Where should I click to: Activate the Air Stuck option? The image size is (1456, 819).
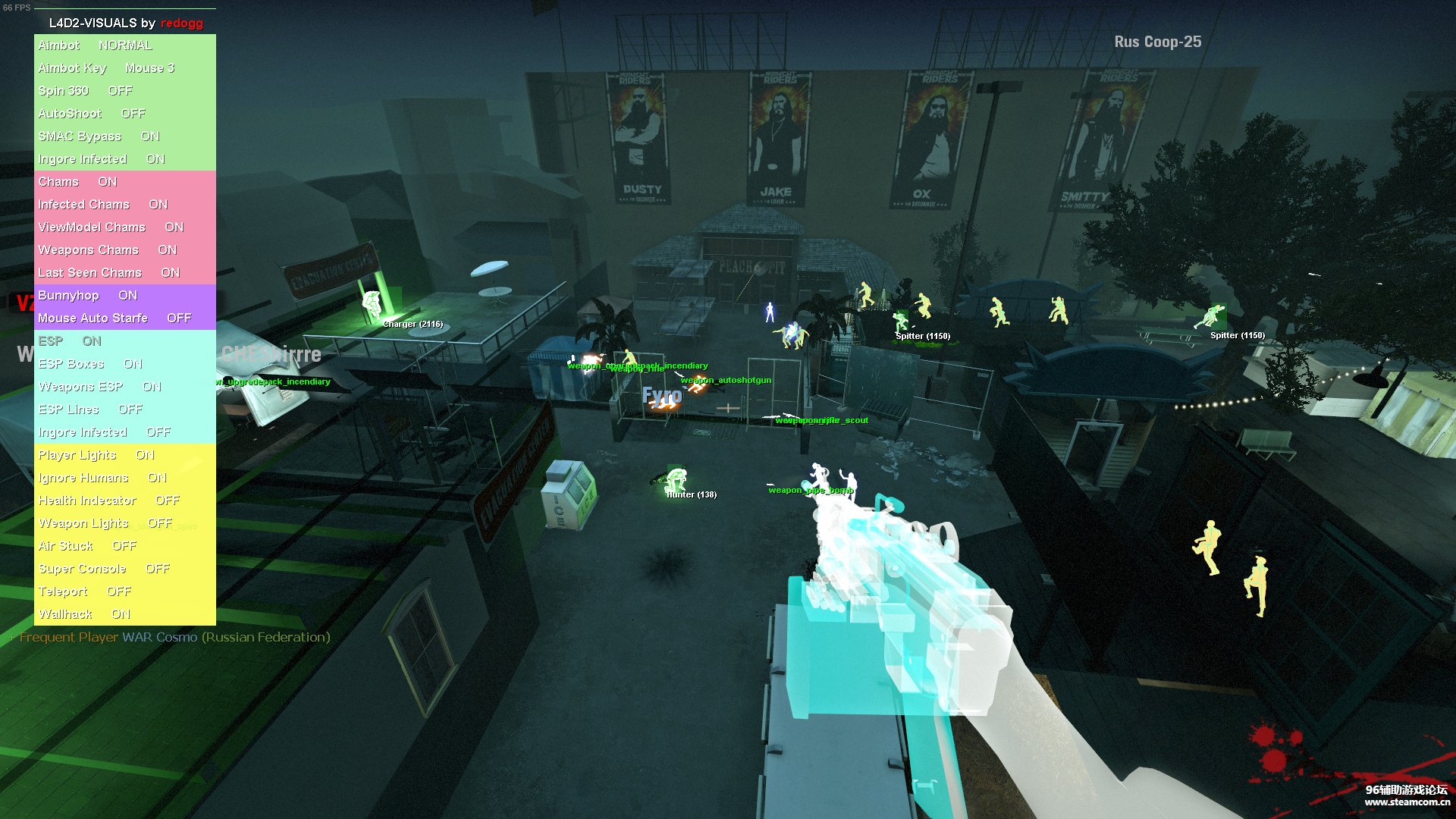(87, 546)
